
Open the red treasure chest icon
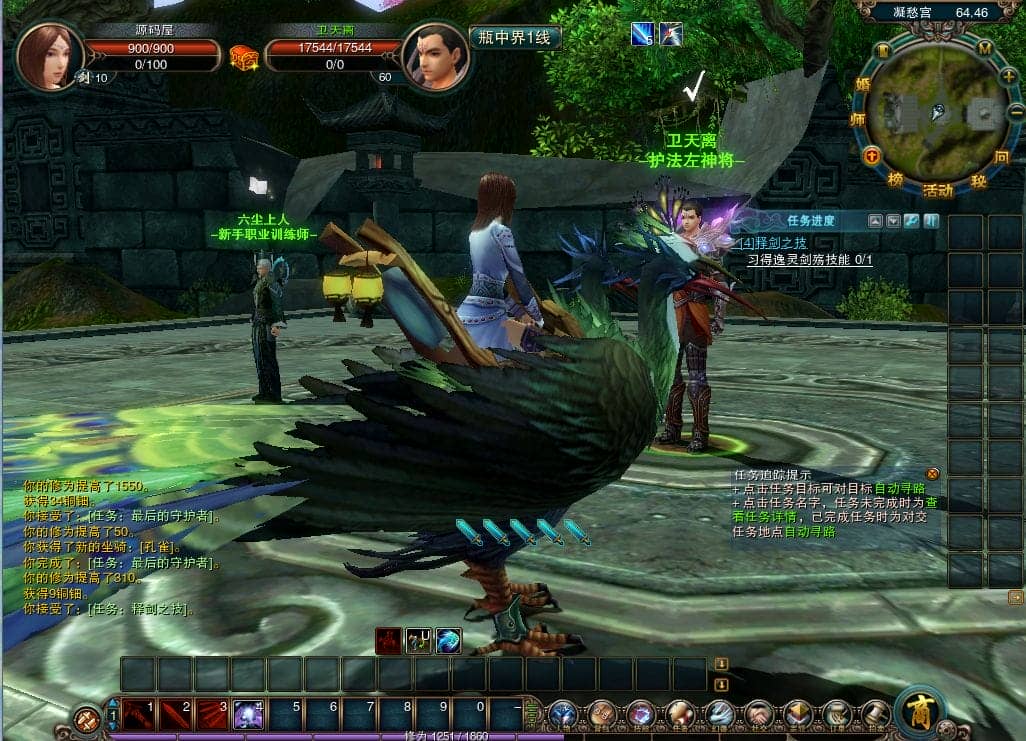(243, 57)
